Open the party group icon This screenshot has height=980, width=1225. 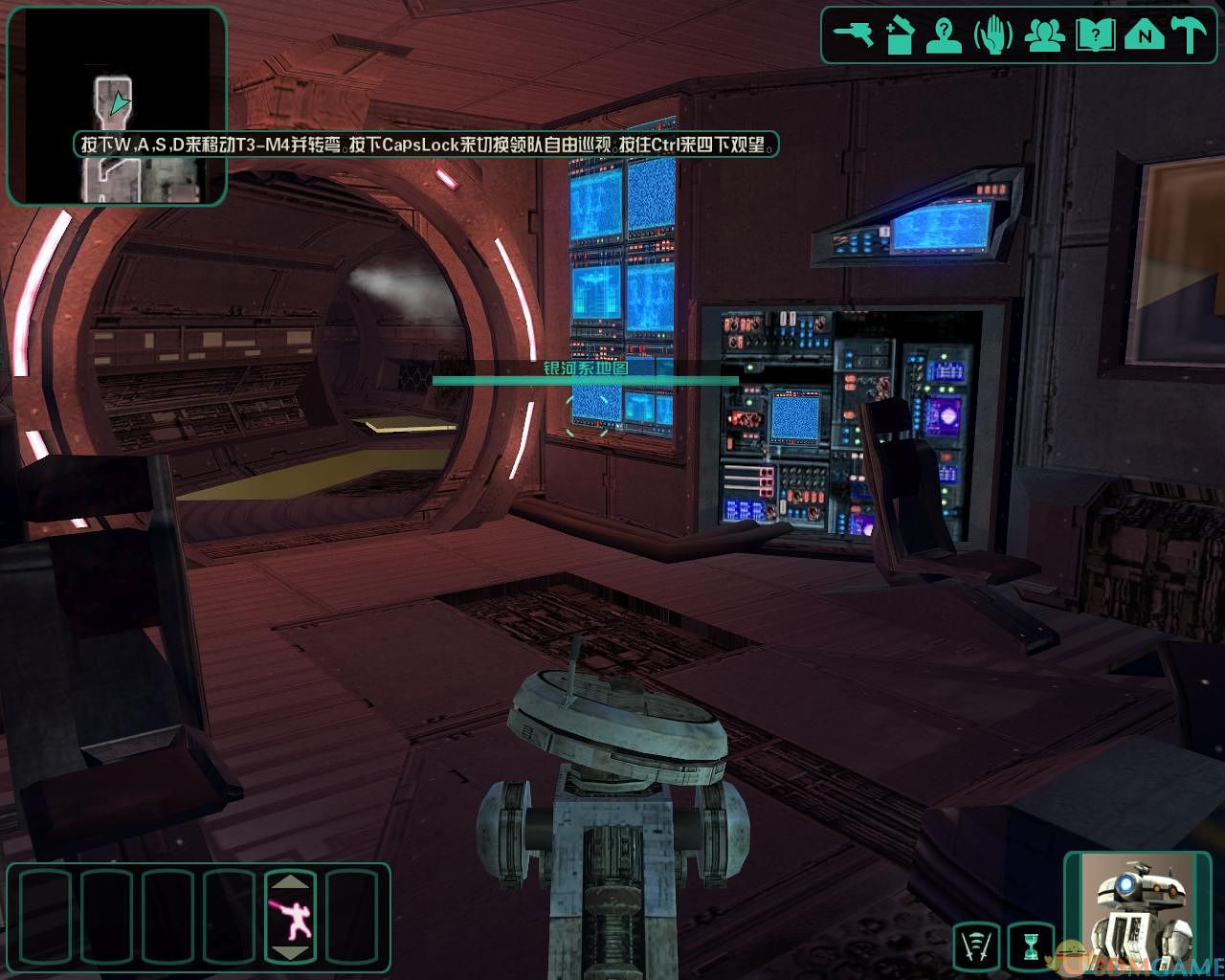pyautogui.click(x=1044, y=36)
